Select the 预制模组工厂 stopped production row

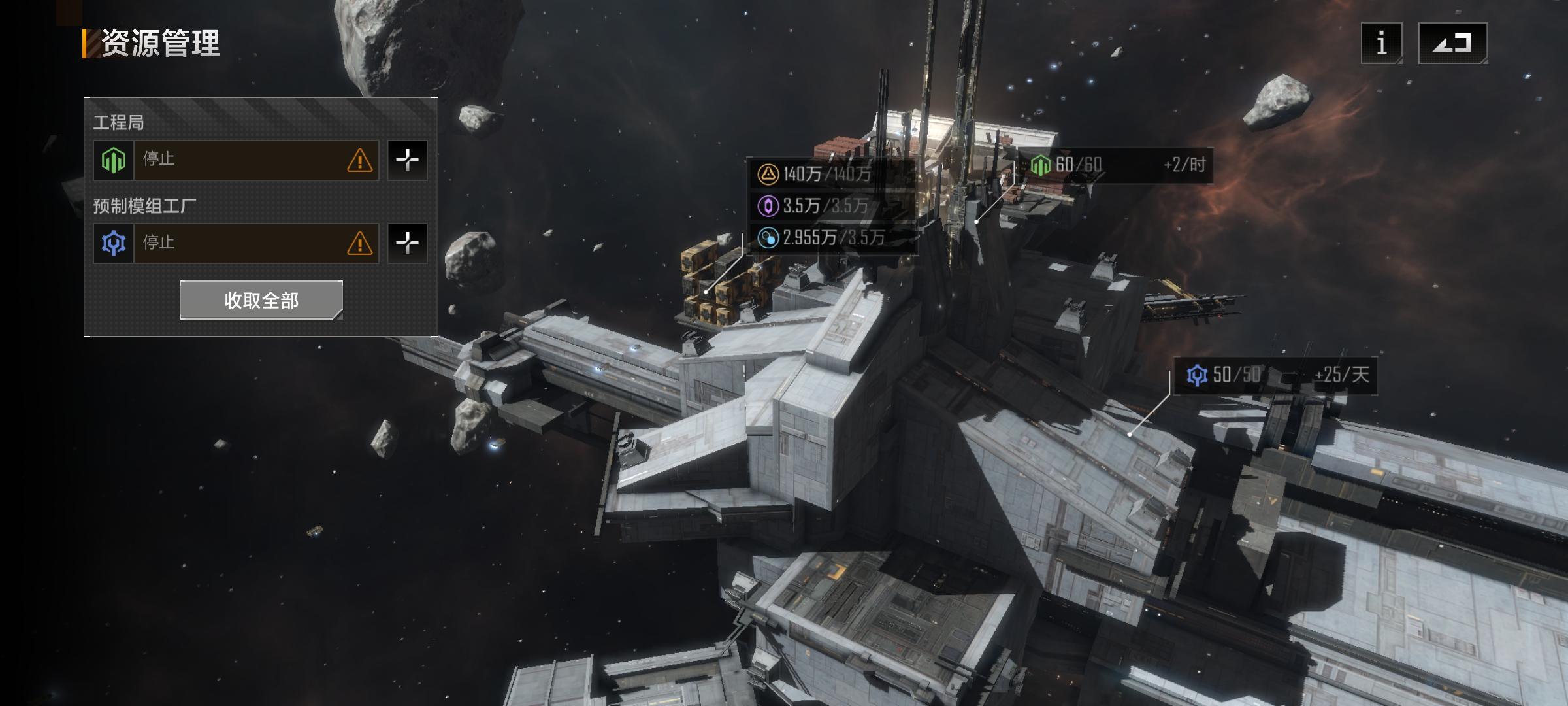pos(236,243)
